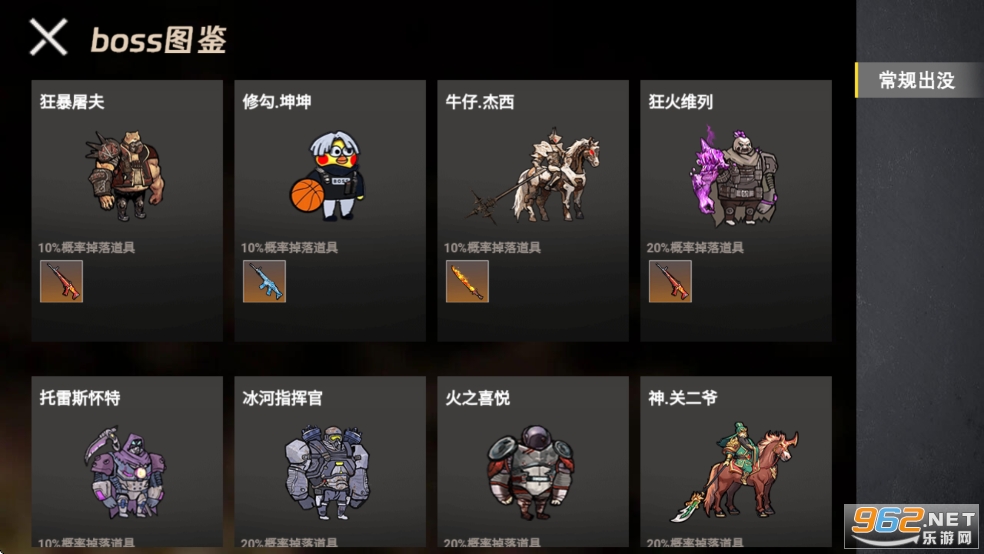Close the boss图鉴 screen
The image size is (984, 554).
click(48, 38)
